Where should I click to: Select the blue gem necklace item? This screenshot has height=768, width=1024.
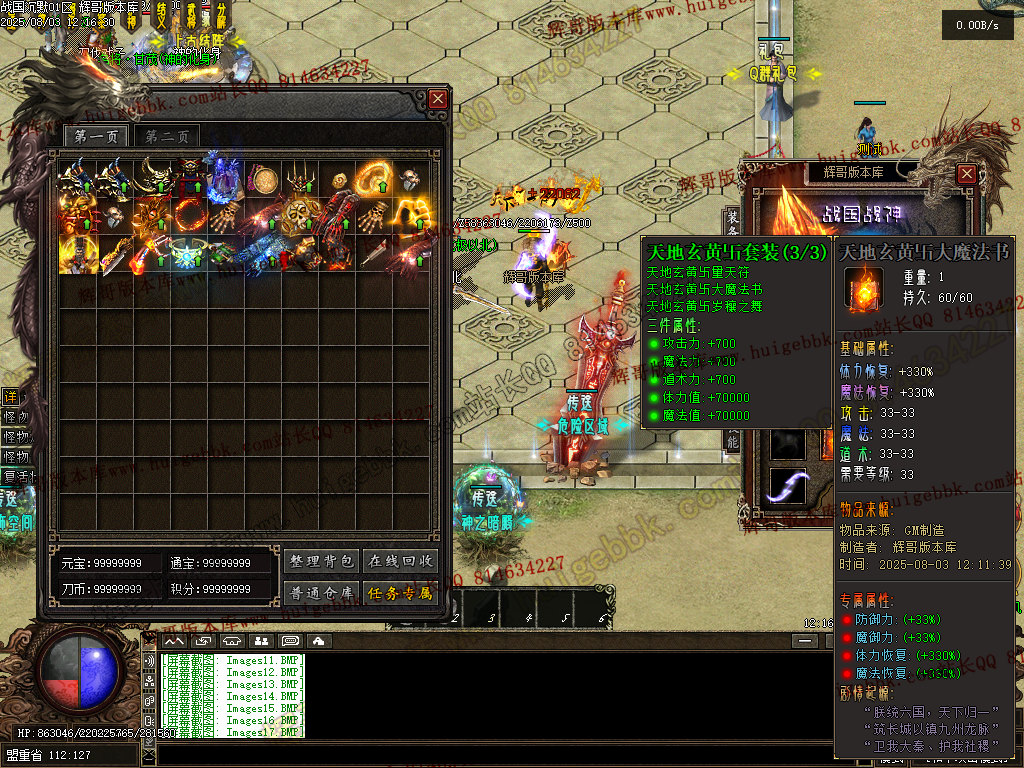pos(187,253)
